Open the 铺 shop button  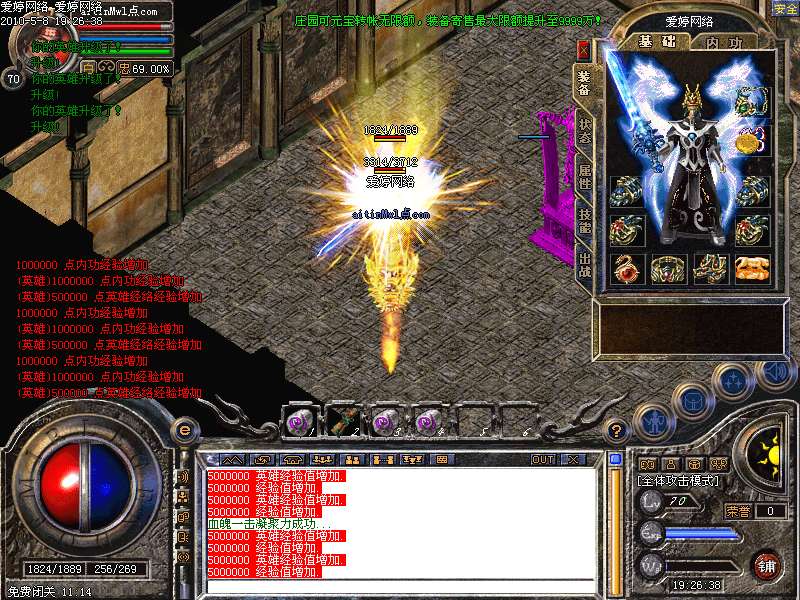[767, 564]
